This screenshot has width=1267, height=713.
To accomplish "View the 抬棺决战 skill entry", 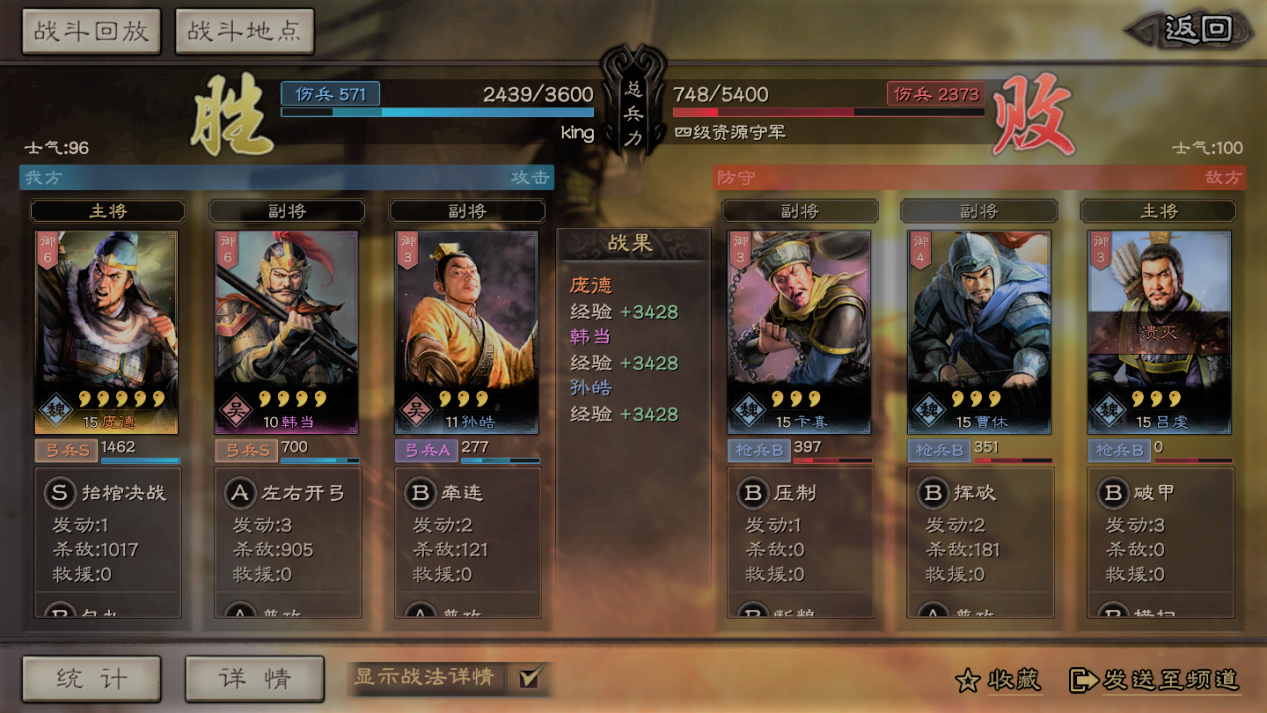I will click(x=108, y=493).
